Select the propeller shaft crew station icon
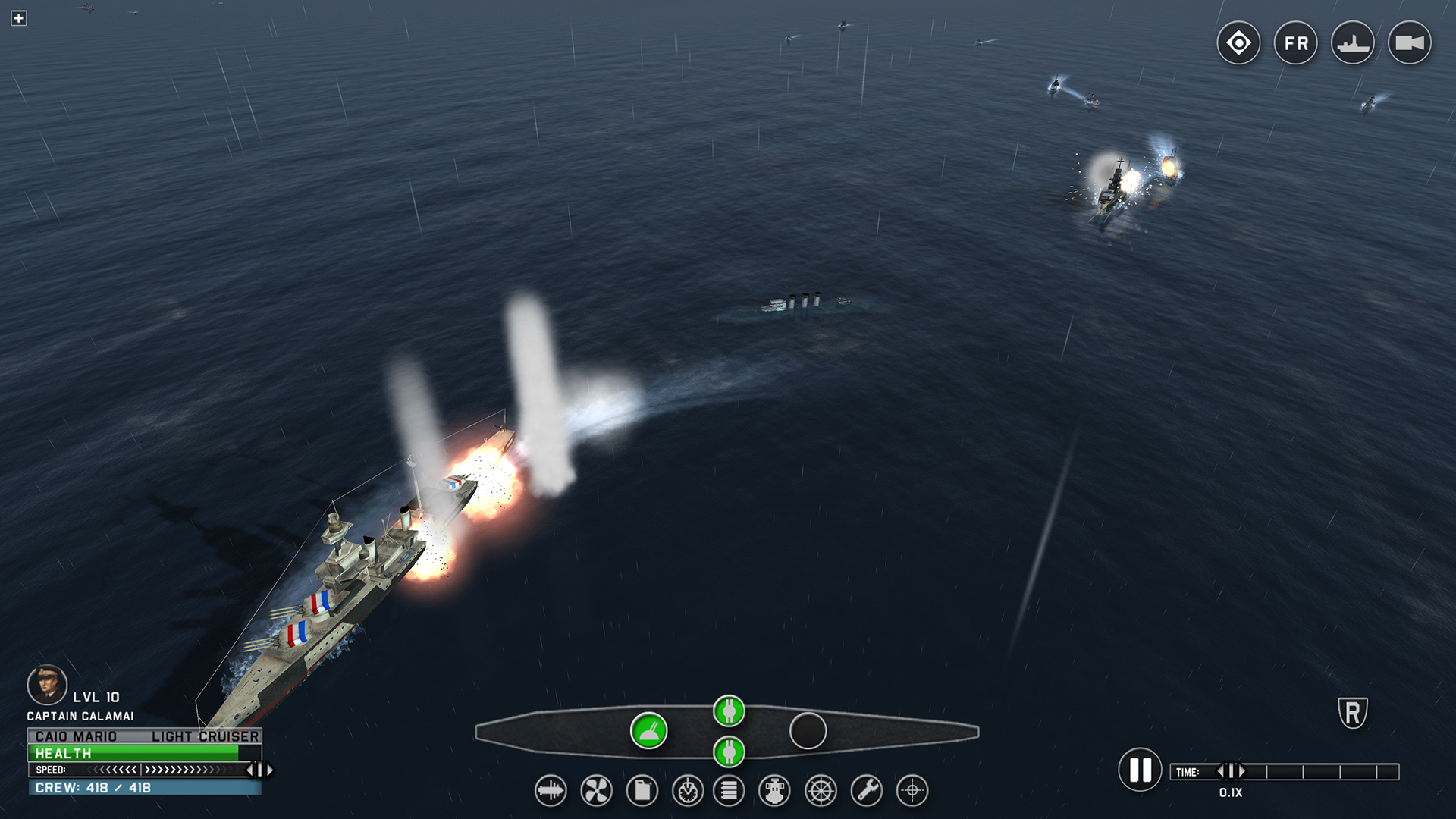This screenshot has width=1456, height=819. pos(551,790)
